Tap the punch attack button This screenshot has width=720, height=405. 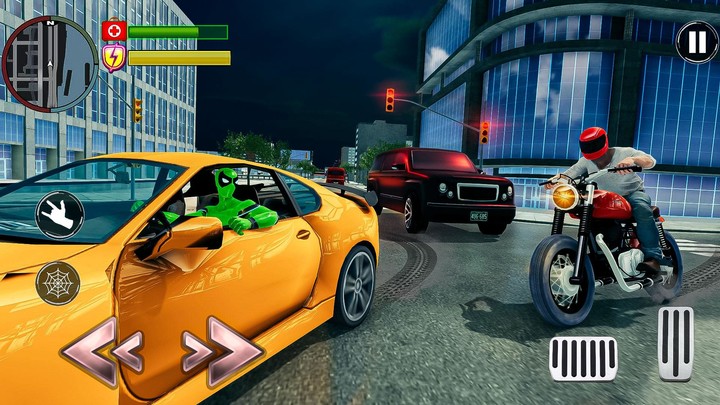pos(59,215)
